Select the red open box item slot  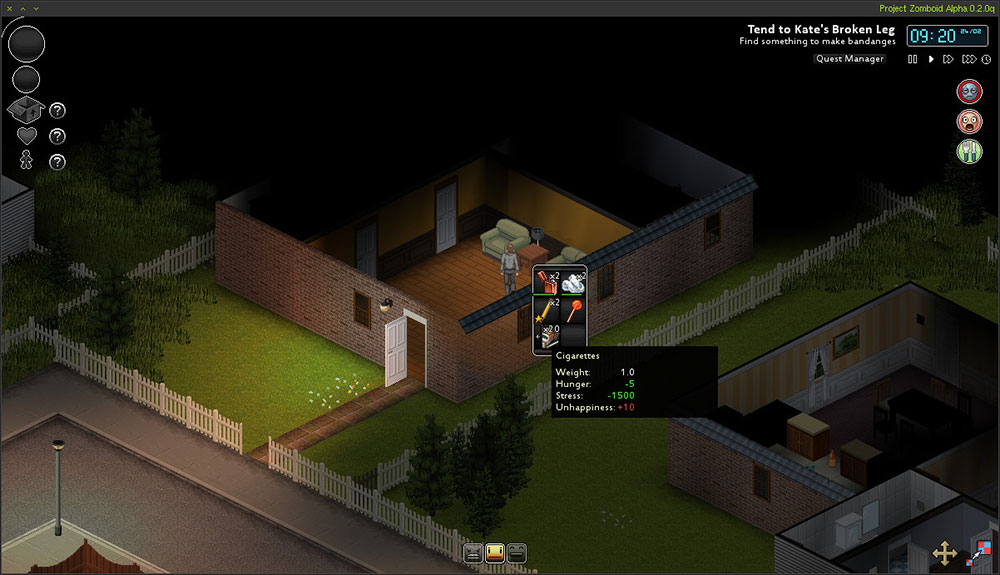(547, 283)
